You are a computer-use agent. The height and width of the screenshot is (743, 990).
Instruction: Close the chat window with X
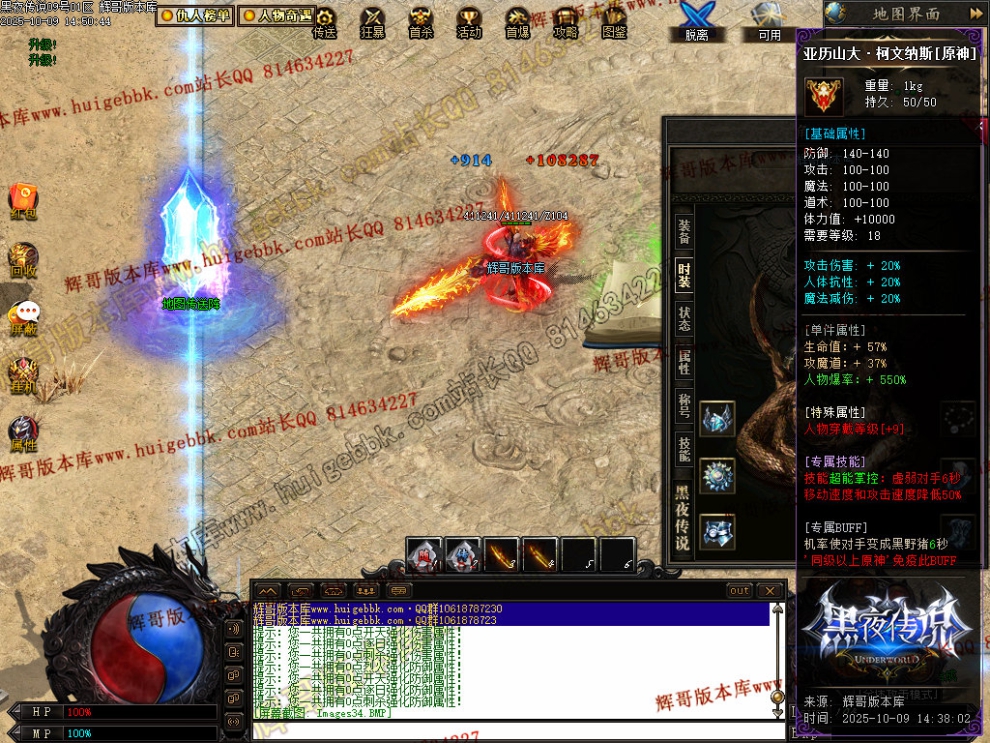point(770,591)
